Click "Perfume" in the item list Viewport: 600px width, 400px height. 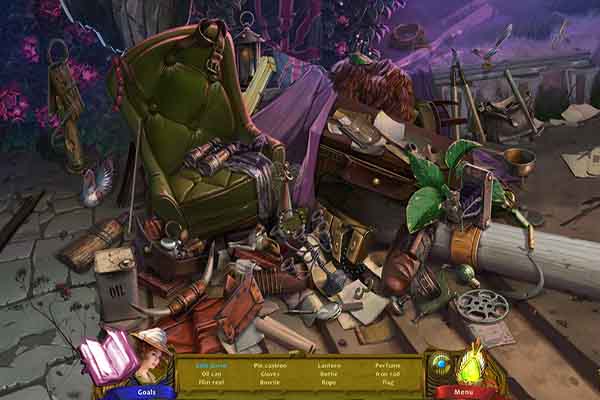[389, 365]
